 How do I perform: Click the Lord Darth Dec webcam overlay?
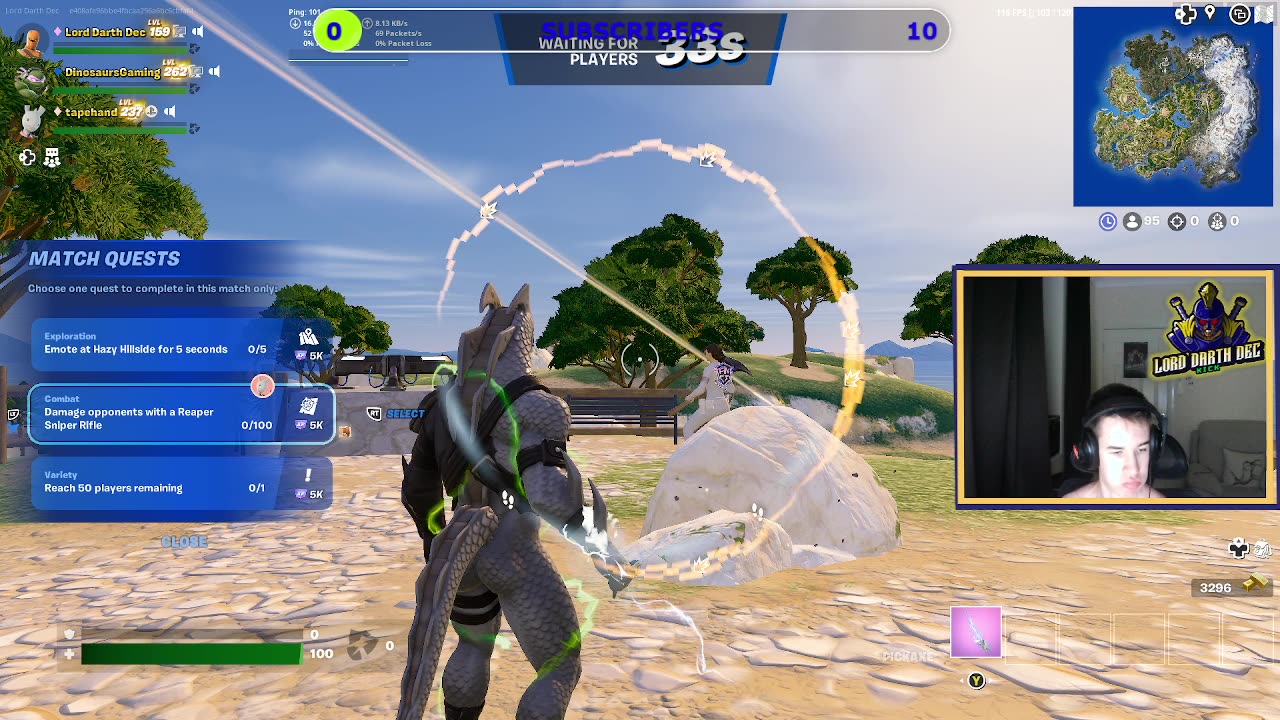point(1114,387)
